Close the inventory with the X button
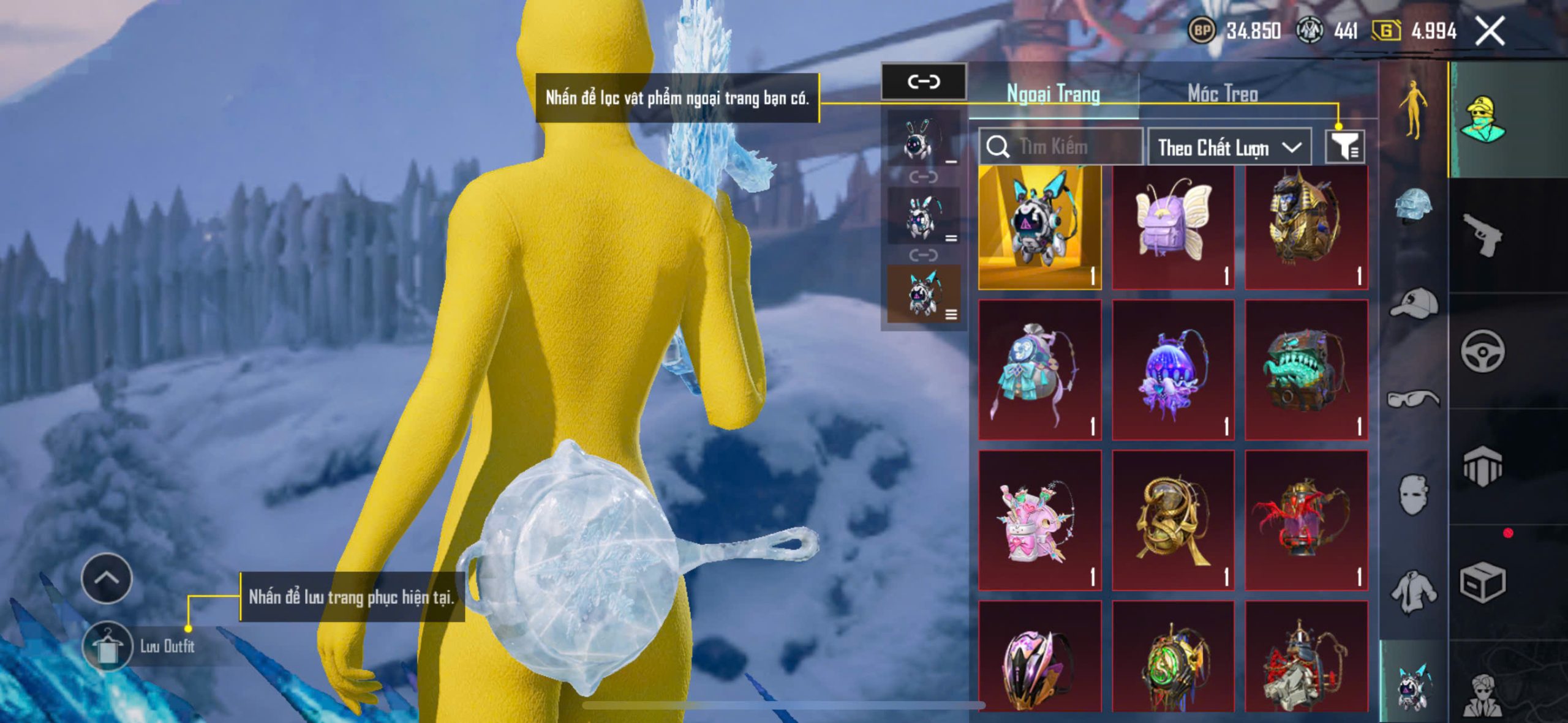The height and width of the screenshot is (723, 1568). point(1490,31)
